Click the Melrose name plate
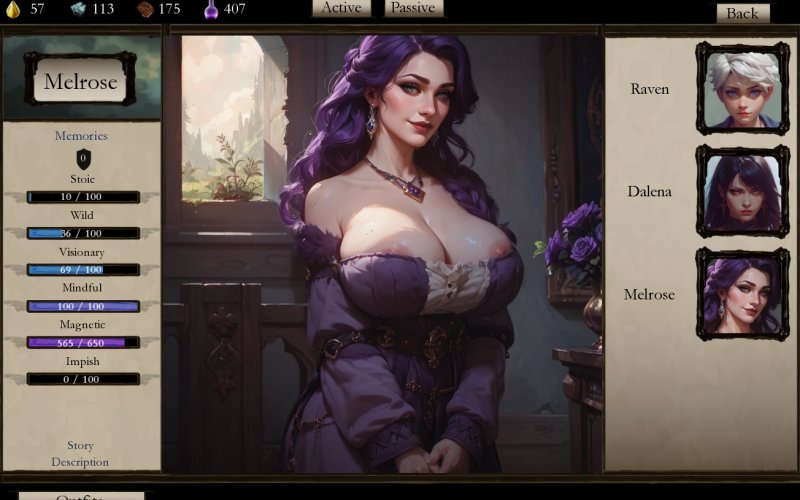The image size is (800, 500). click(81, 82)
